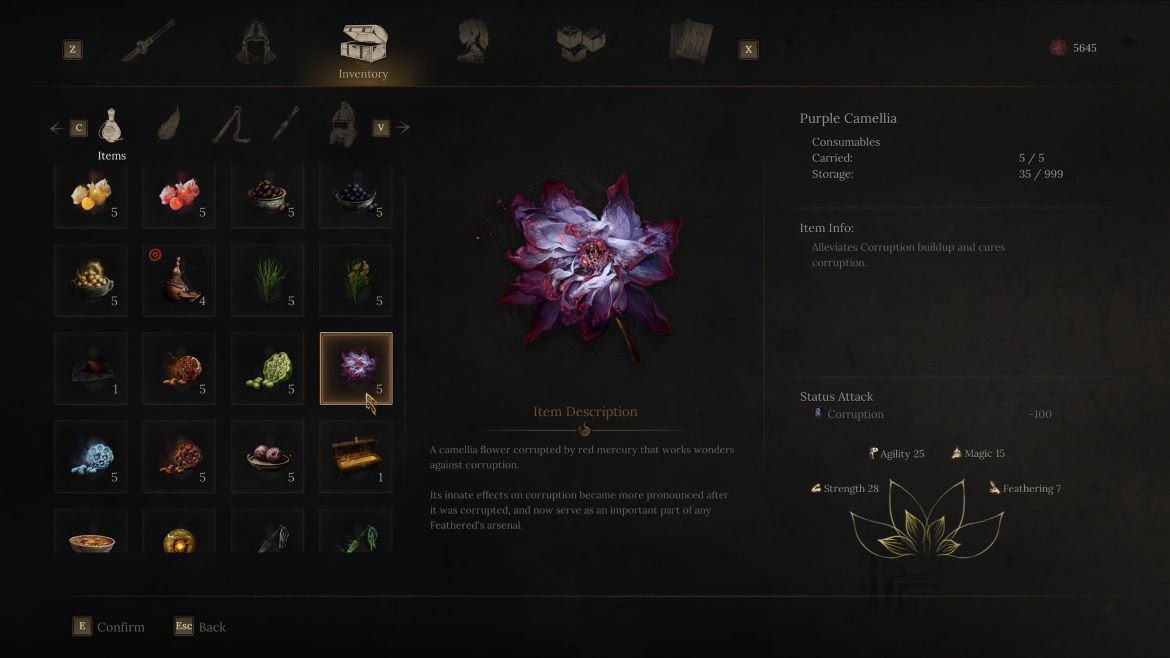The width and height of the screenshot is (1170, 658).
Task: Switch to the stacked cubes tab
Action: point(581,42)
